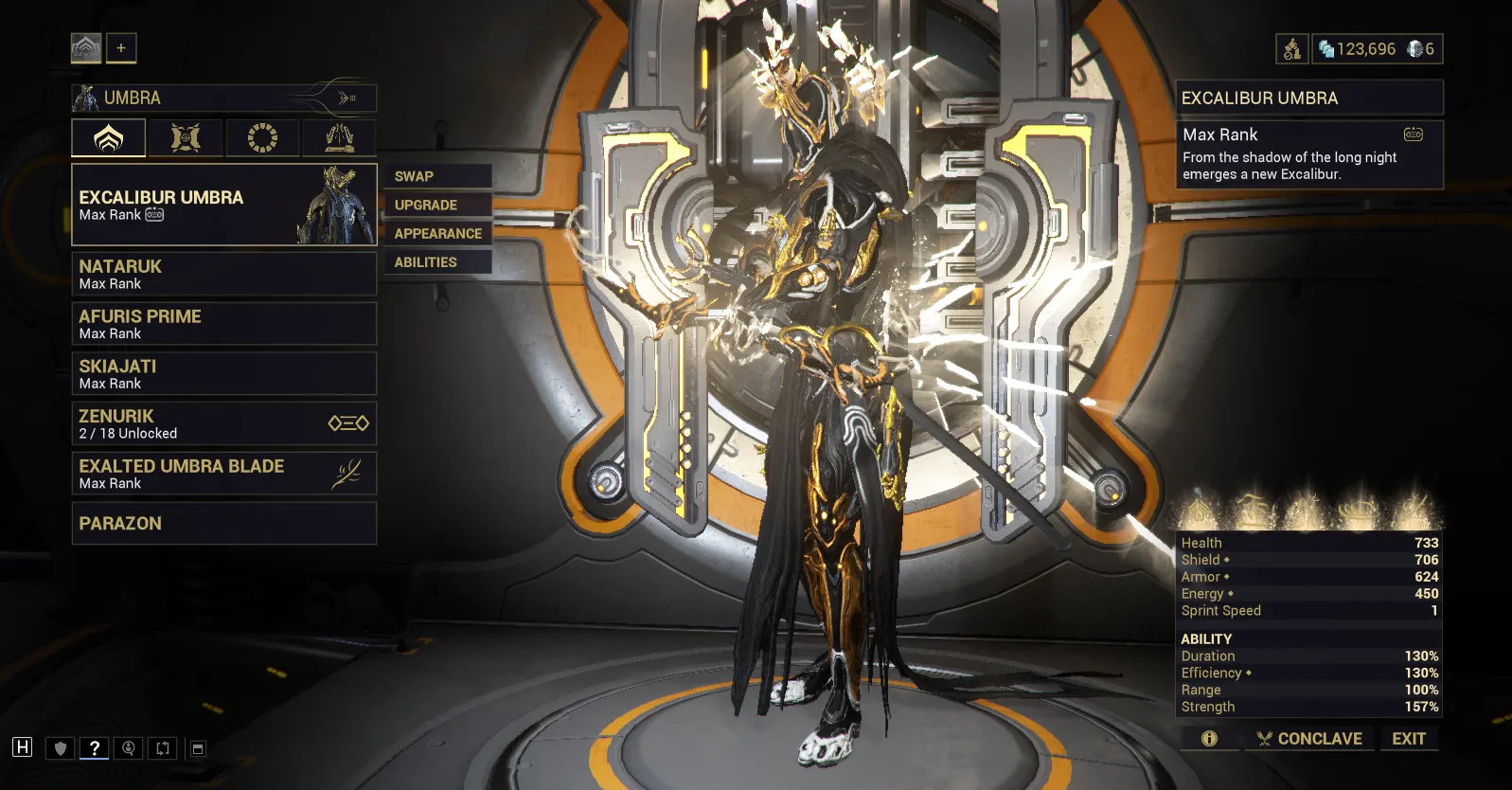1512x790 pixels.
Task: Toggle the Conclave mode button
Action: (1309, 739)
